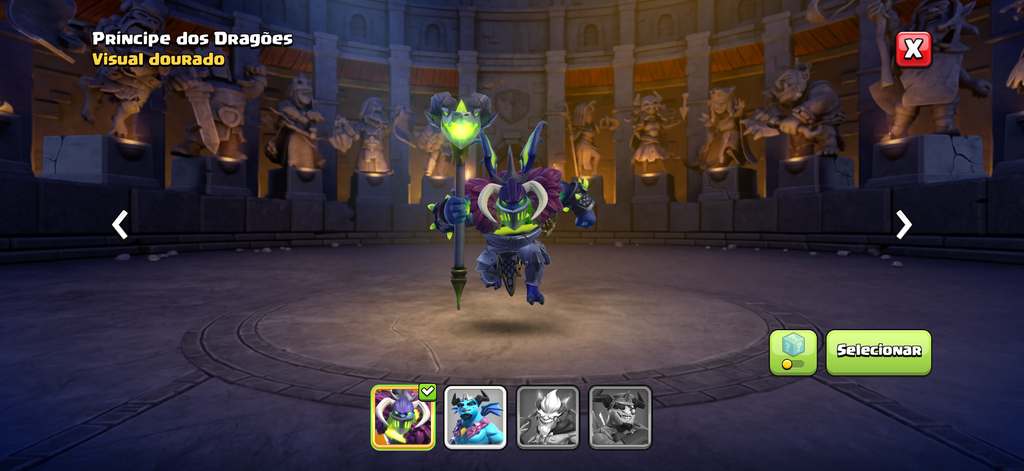Click the Selecionar button
Screen dimensions: 1024x471
(x=878, y=352)
